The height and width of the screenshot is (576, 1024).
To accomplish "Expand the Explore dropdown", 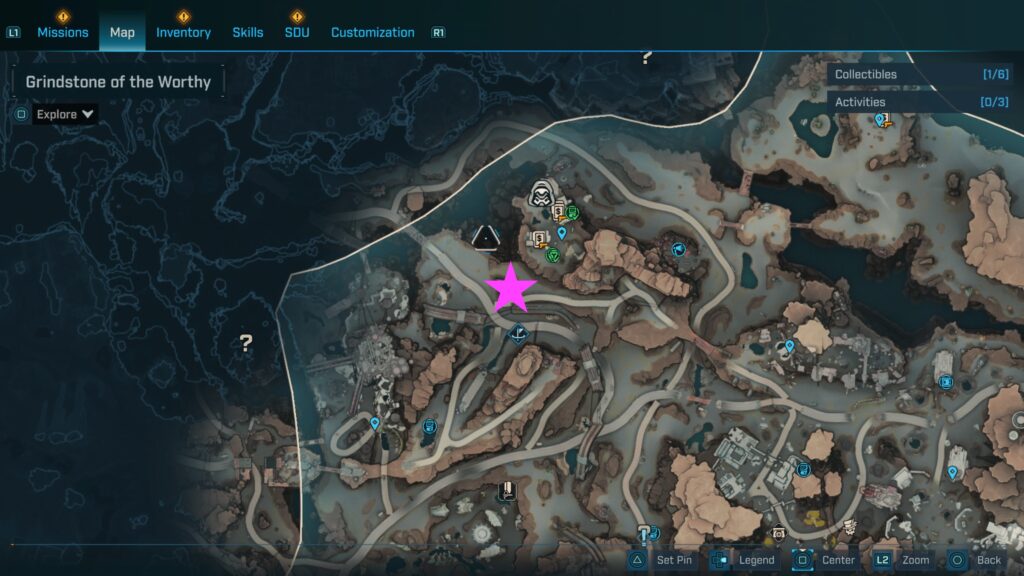I will click(65, 114).
